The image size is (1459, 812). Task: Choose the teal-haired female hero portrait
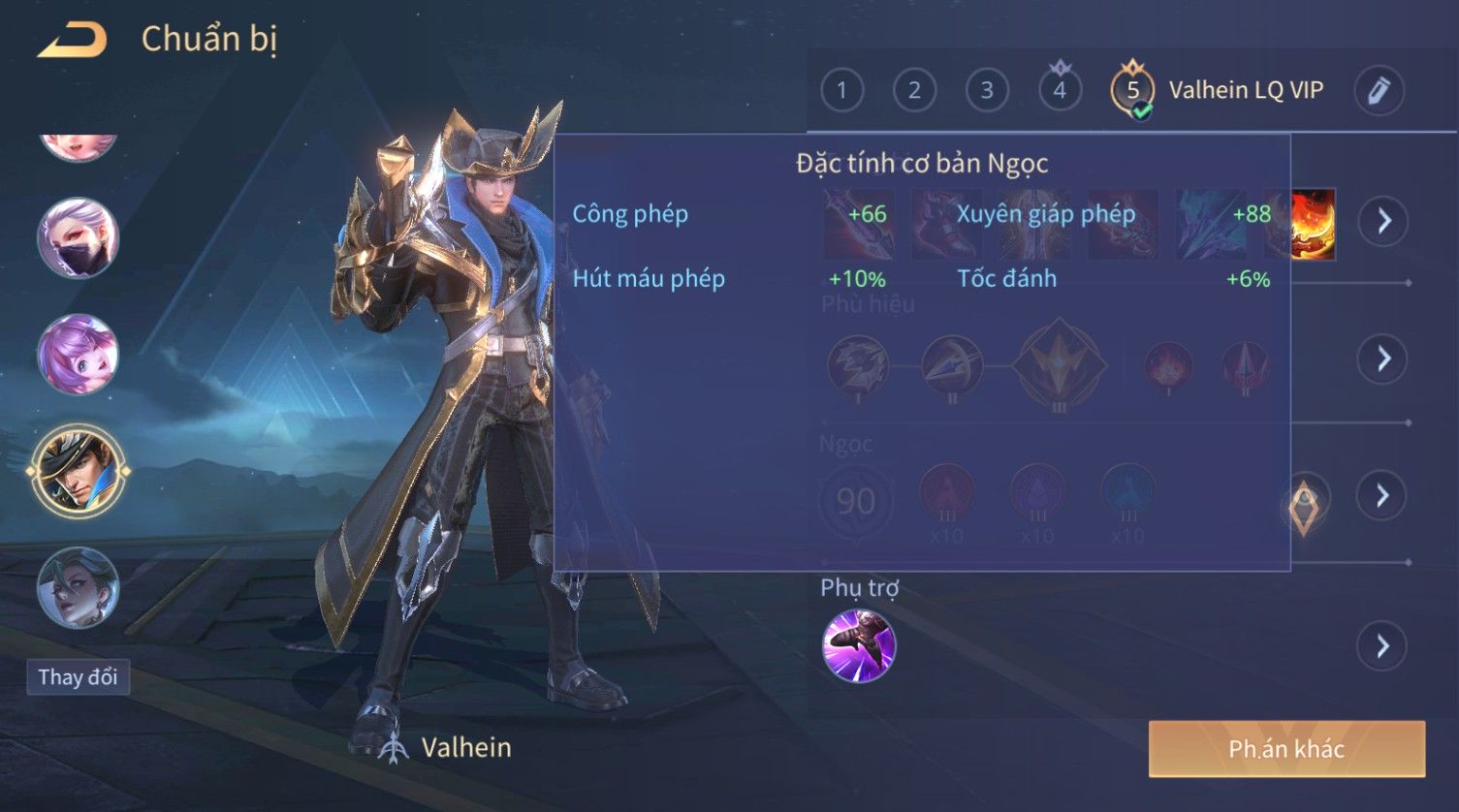(x=78, y=587)
